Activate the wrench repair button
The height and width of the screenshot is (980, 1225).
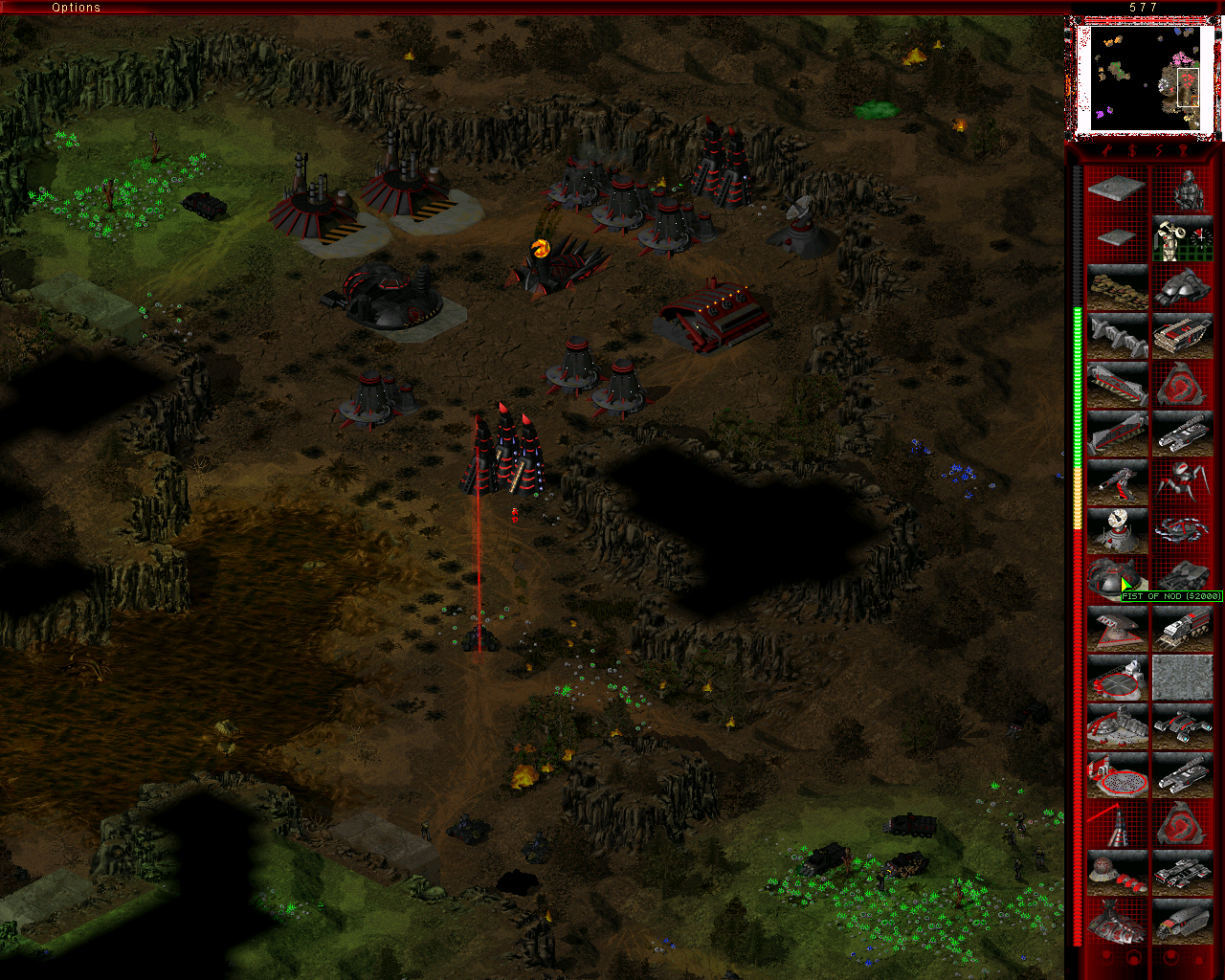pyautogui.click(x=1105, y=151)
